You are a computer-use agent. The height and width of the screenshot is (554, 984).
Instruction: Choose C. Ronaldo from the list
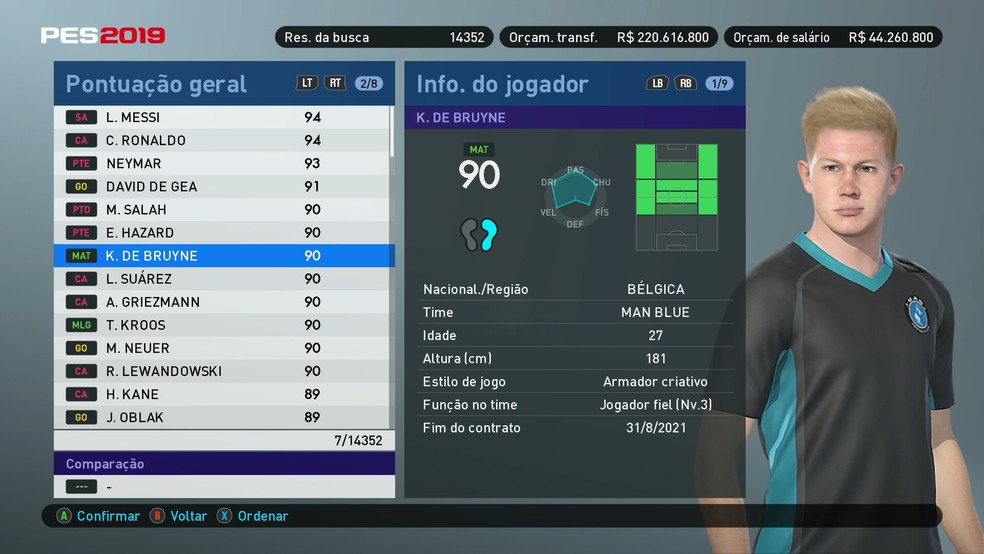tap(220, 140)
